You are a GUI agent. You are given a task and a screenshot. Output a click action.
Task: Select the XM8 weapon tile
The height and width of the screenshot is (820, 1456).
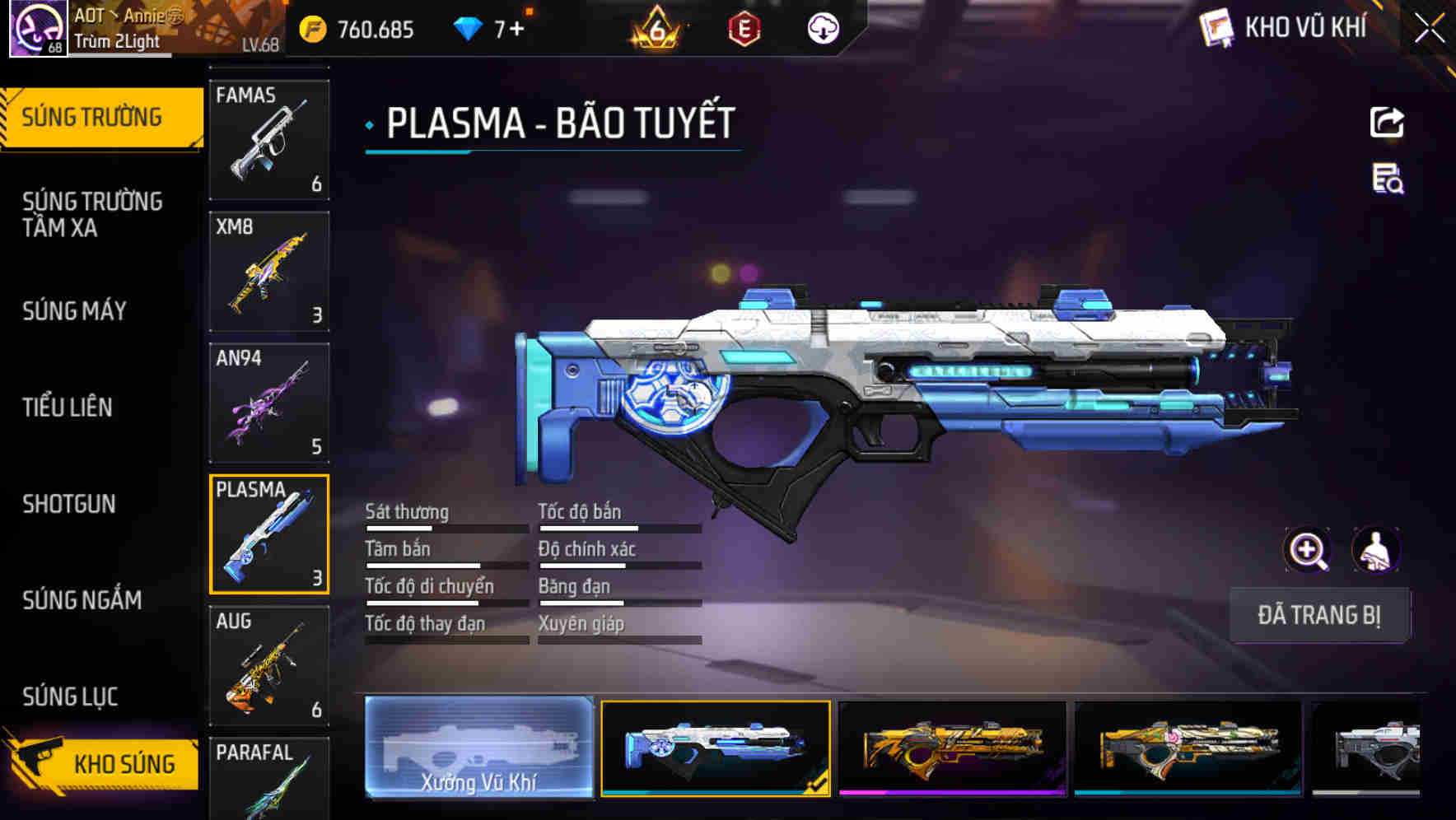click(x=269, y=272)
